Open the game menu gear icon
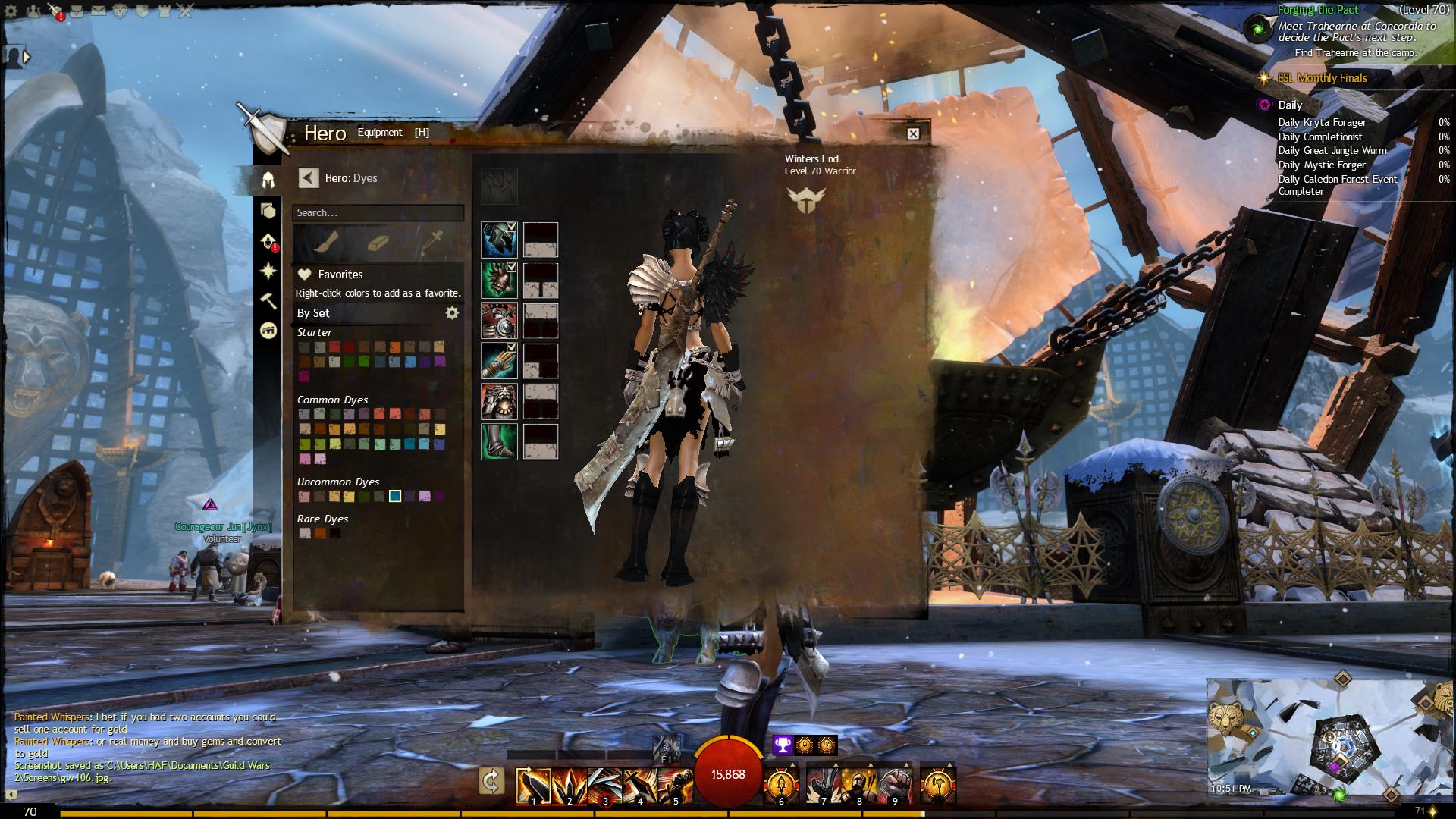The height and width of the screenshot is (819, 1456). coord(11,11)
